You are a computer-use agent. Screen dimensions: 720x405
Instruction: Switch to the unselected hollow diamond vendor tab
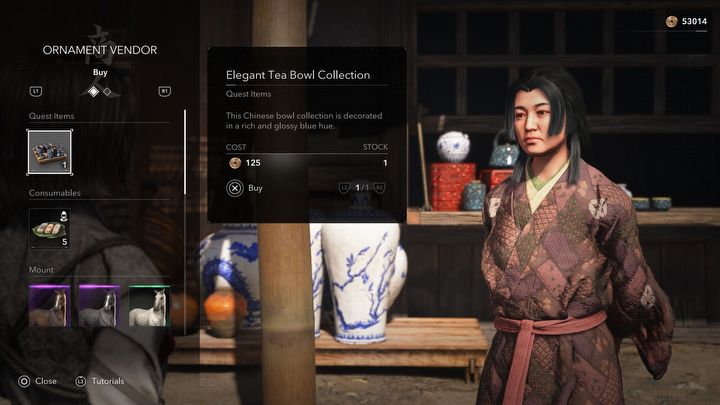coord(107,92)
